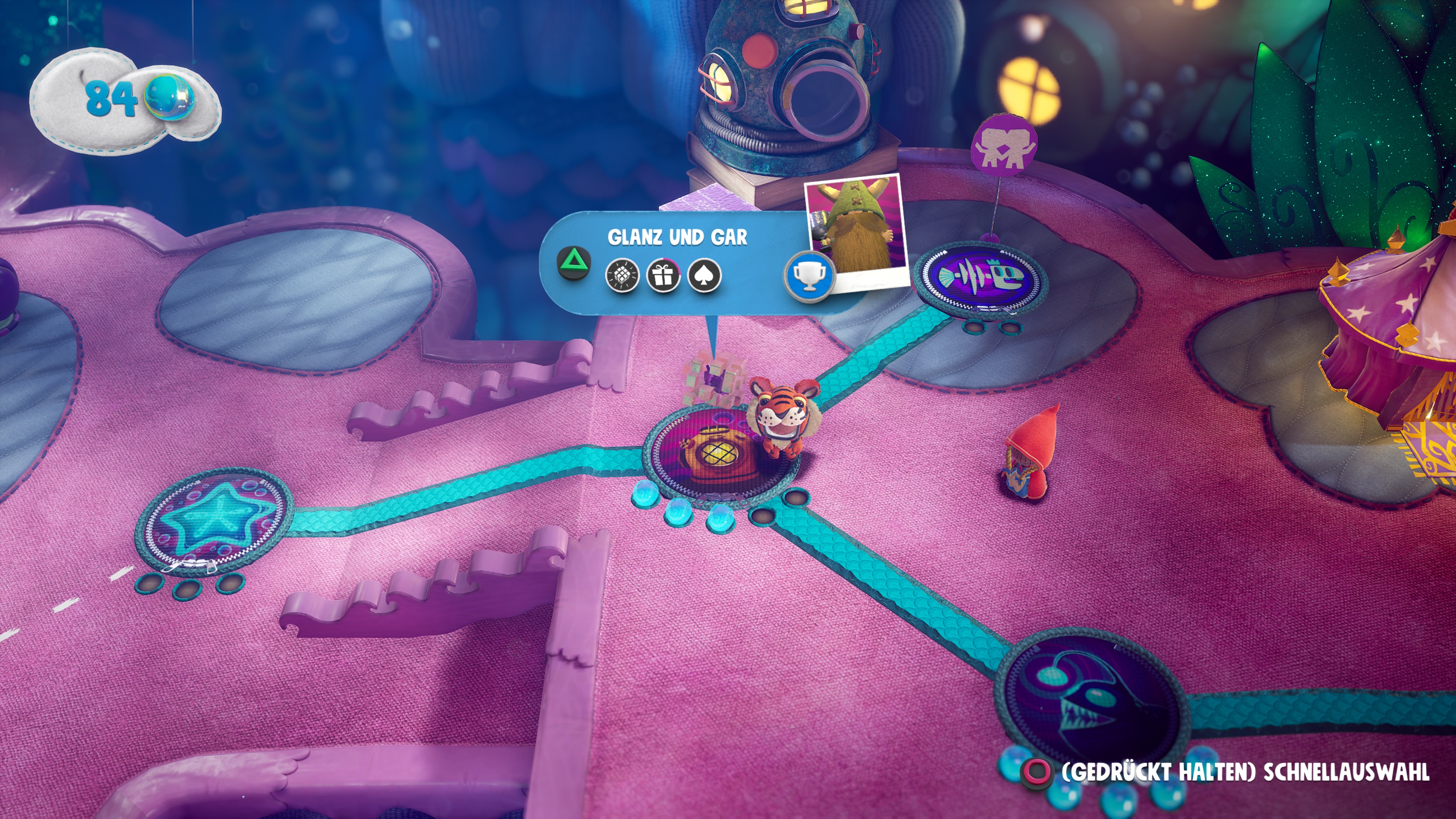The height and width of the screenshot is (819, 1456).
Task: Select the Glanz und Gar level title
Action: click(677, 237)
